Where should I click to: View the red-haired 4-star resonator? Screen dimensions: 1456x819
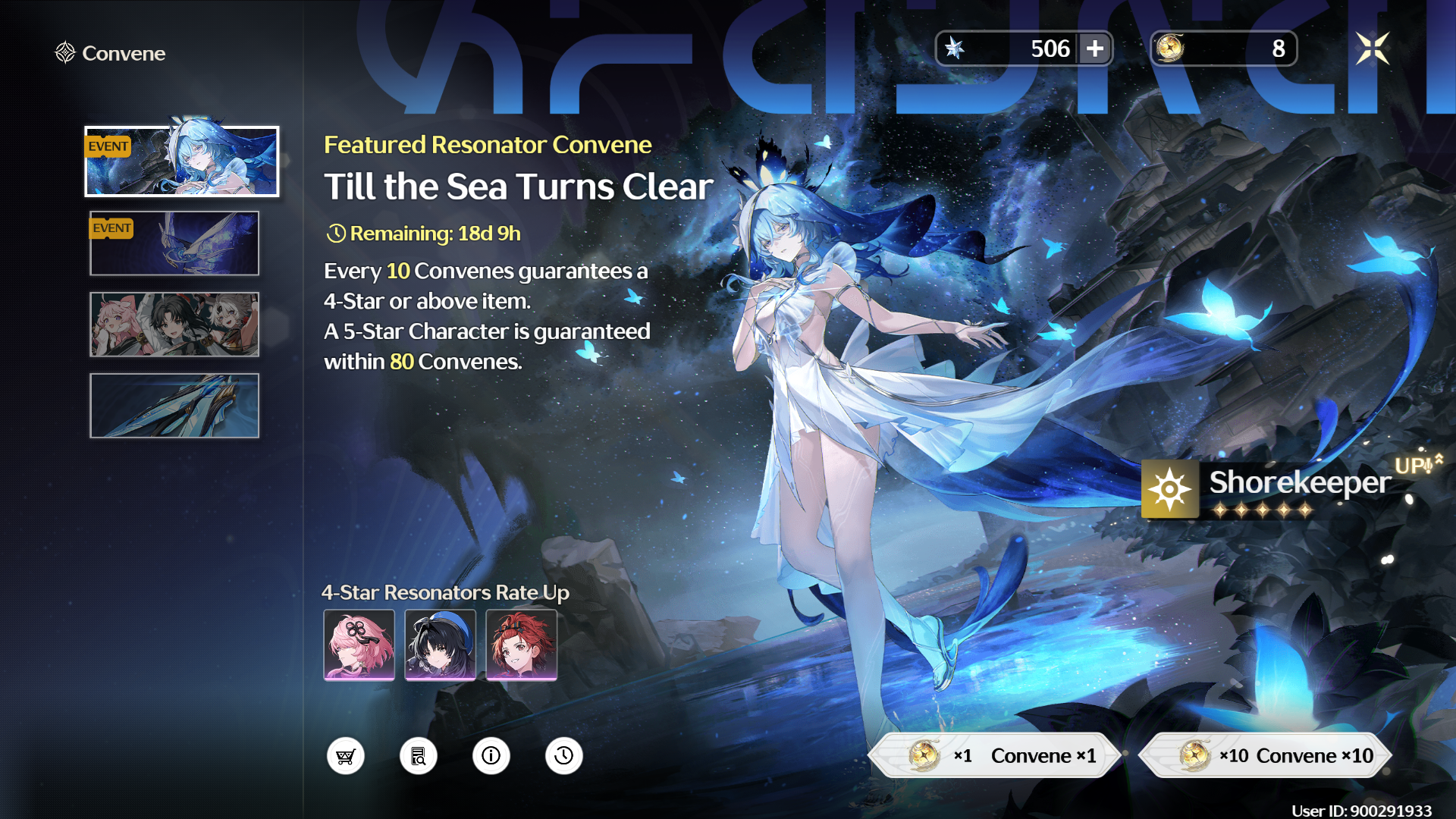coord(521,645)
